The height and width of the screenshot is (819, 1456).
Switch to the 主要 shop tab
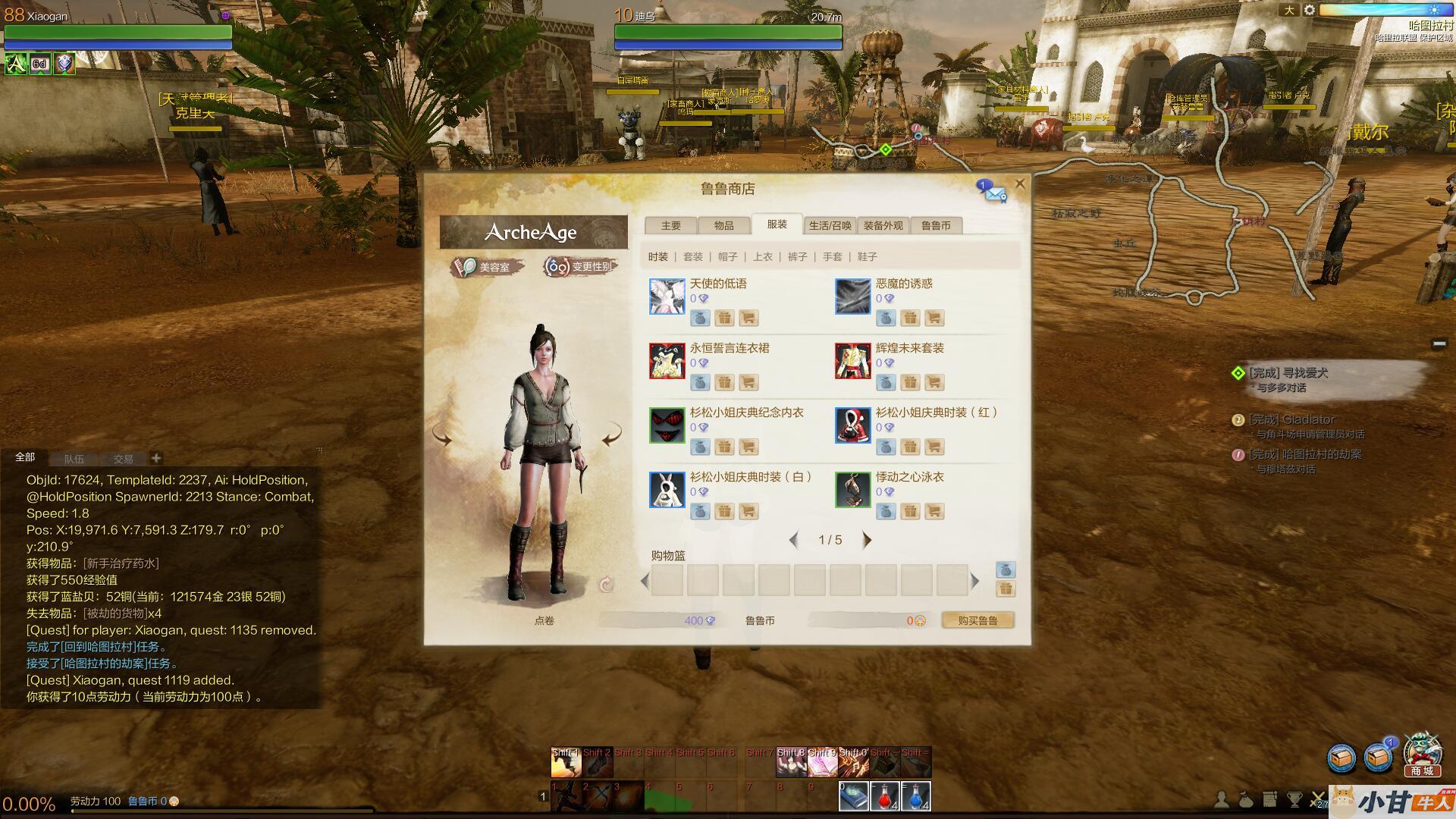click(x=670, y=225)
